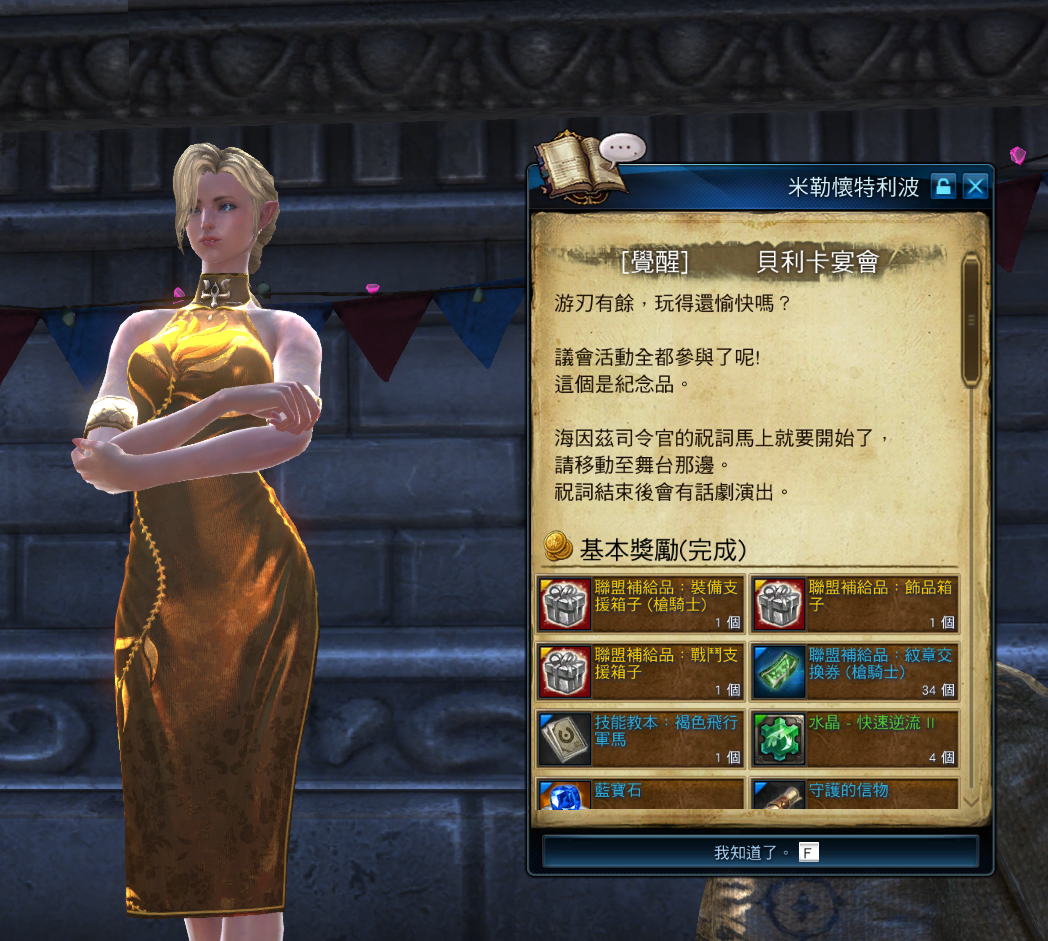
Task: Select the 藍寶石 sapphire reward
Action: click(640, 794)
